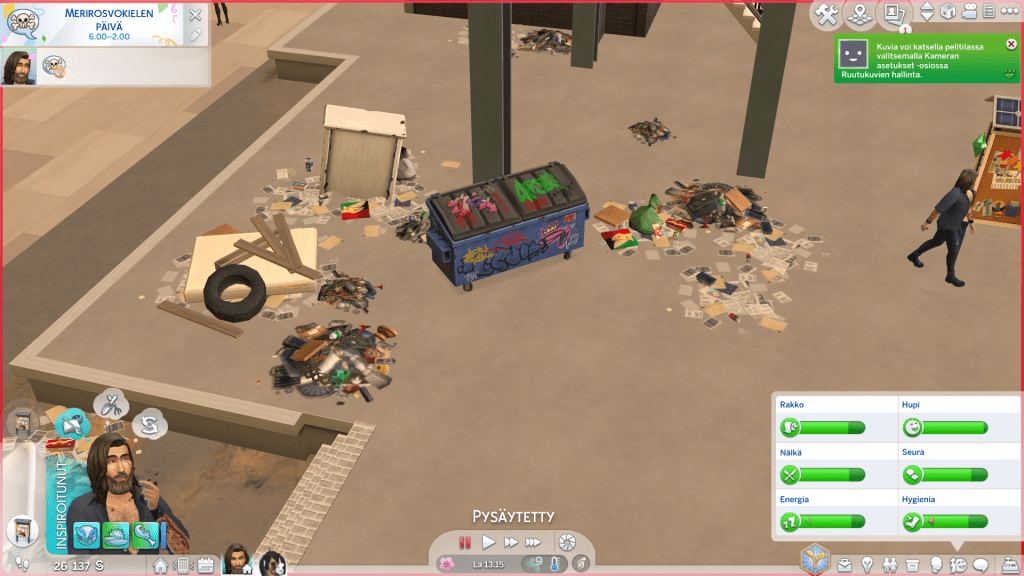Image resolution: width=1024 pixels, height=576 pixels.
Task: Open the skills lightbulb panel
Action: click(867, 565)
